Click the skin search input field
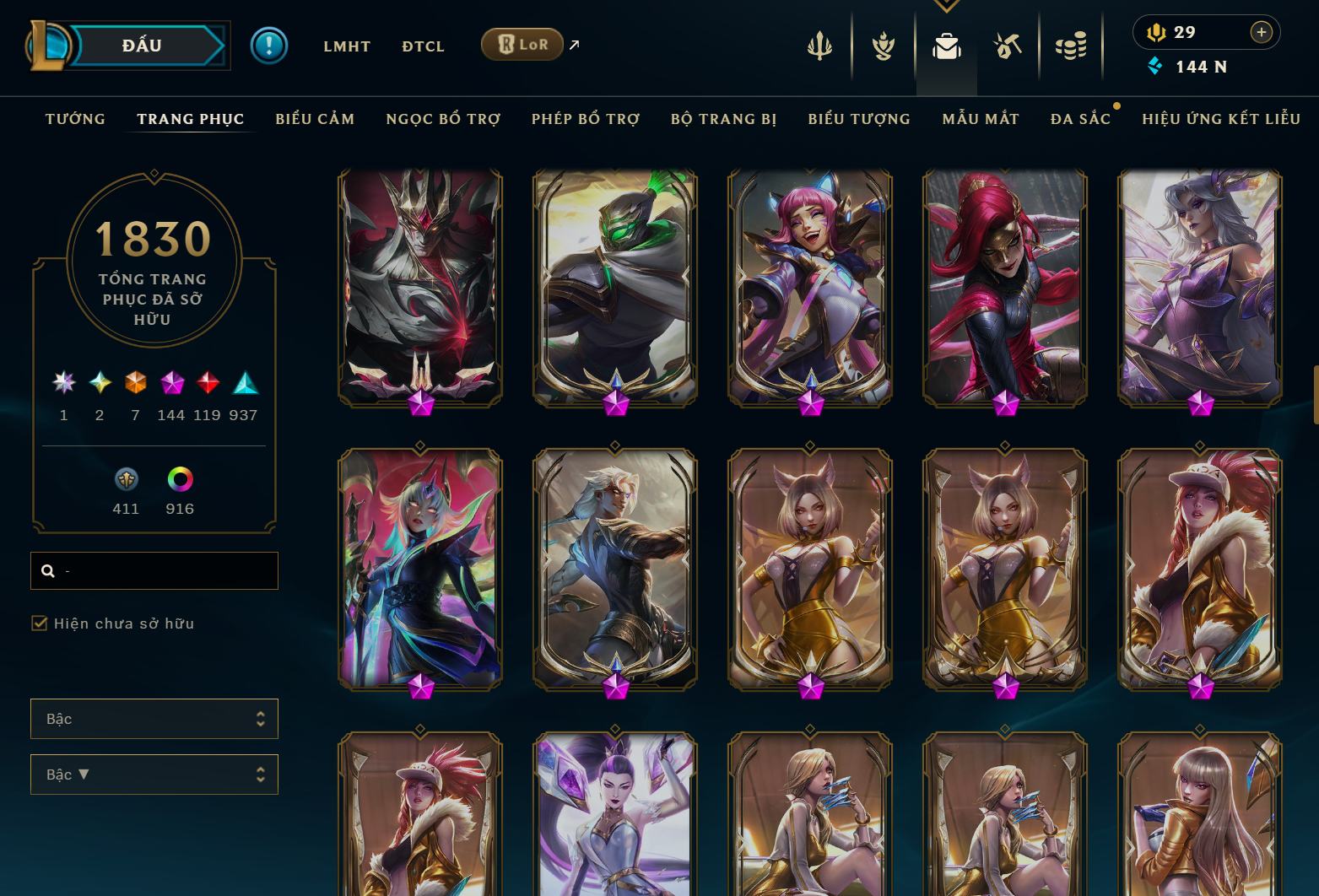 pyautogui.click(x=154, y=570)
